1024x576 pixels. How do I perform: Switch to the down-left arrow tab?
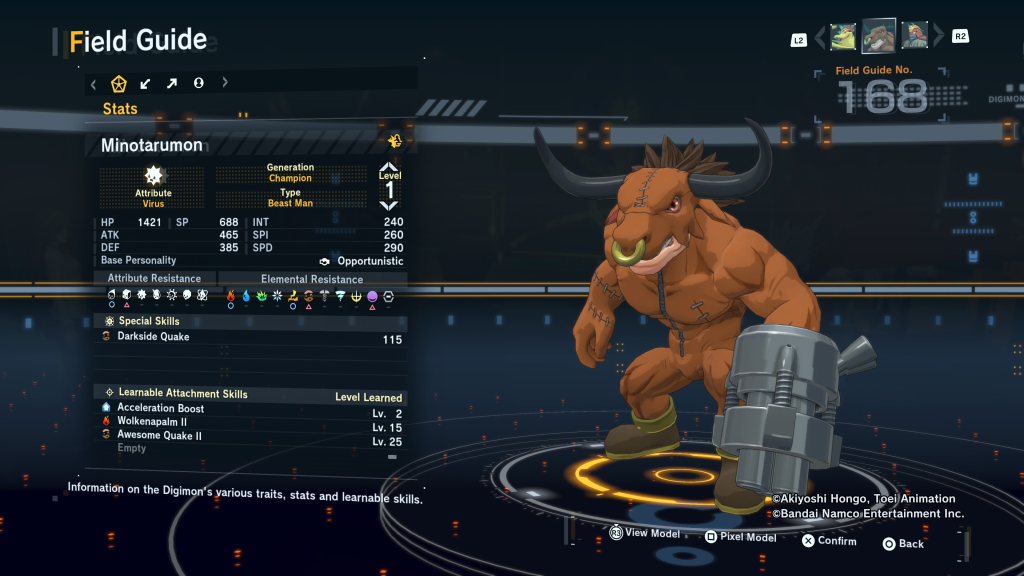pos(146,84)
